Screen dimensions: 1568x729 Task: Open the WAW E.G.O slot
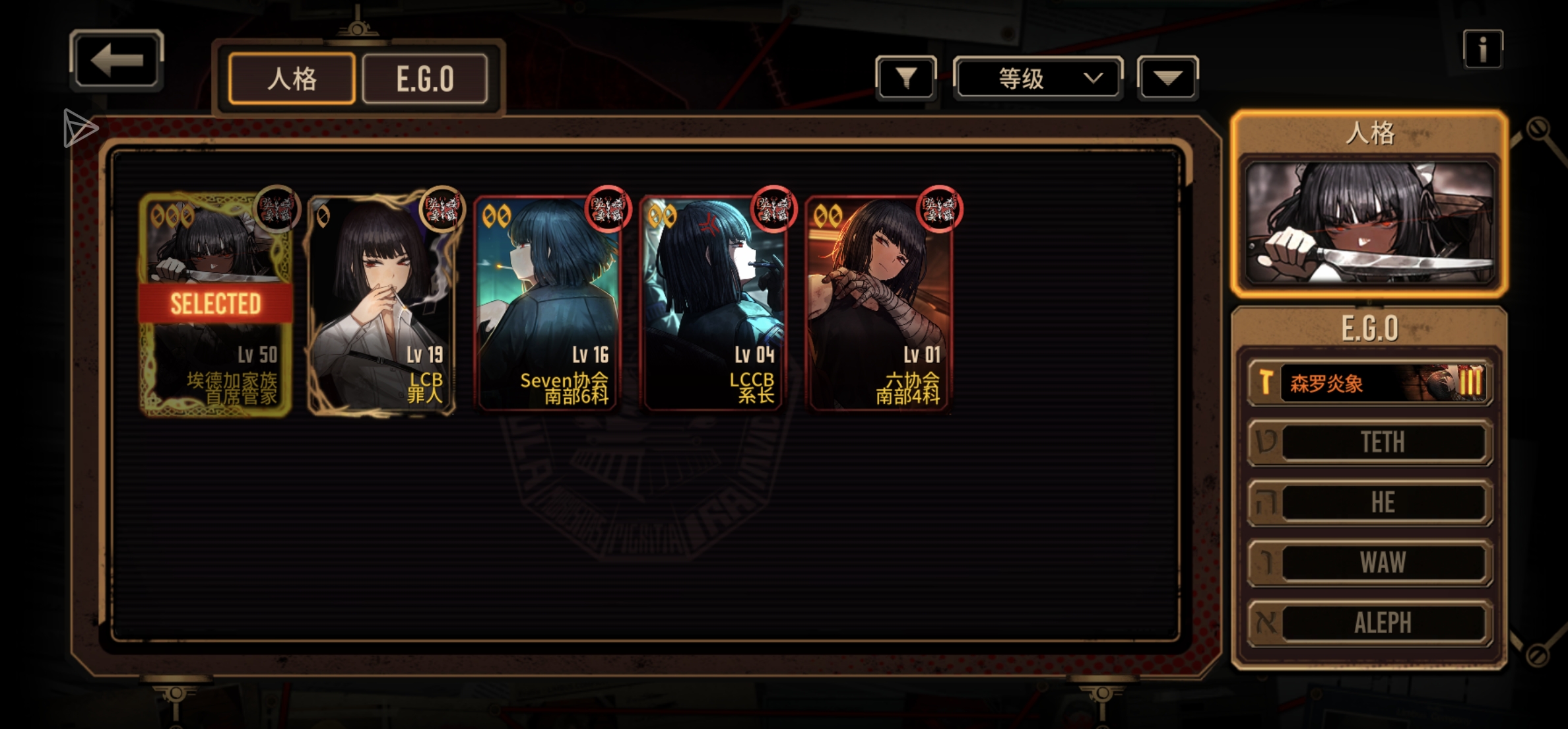tap(1369, 563)
